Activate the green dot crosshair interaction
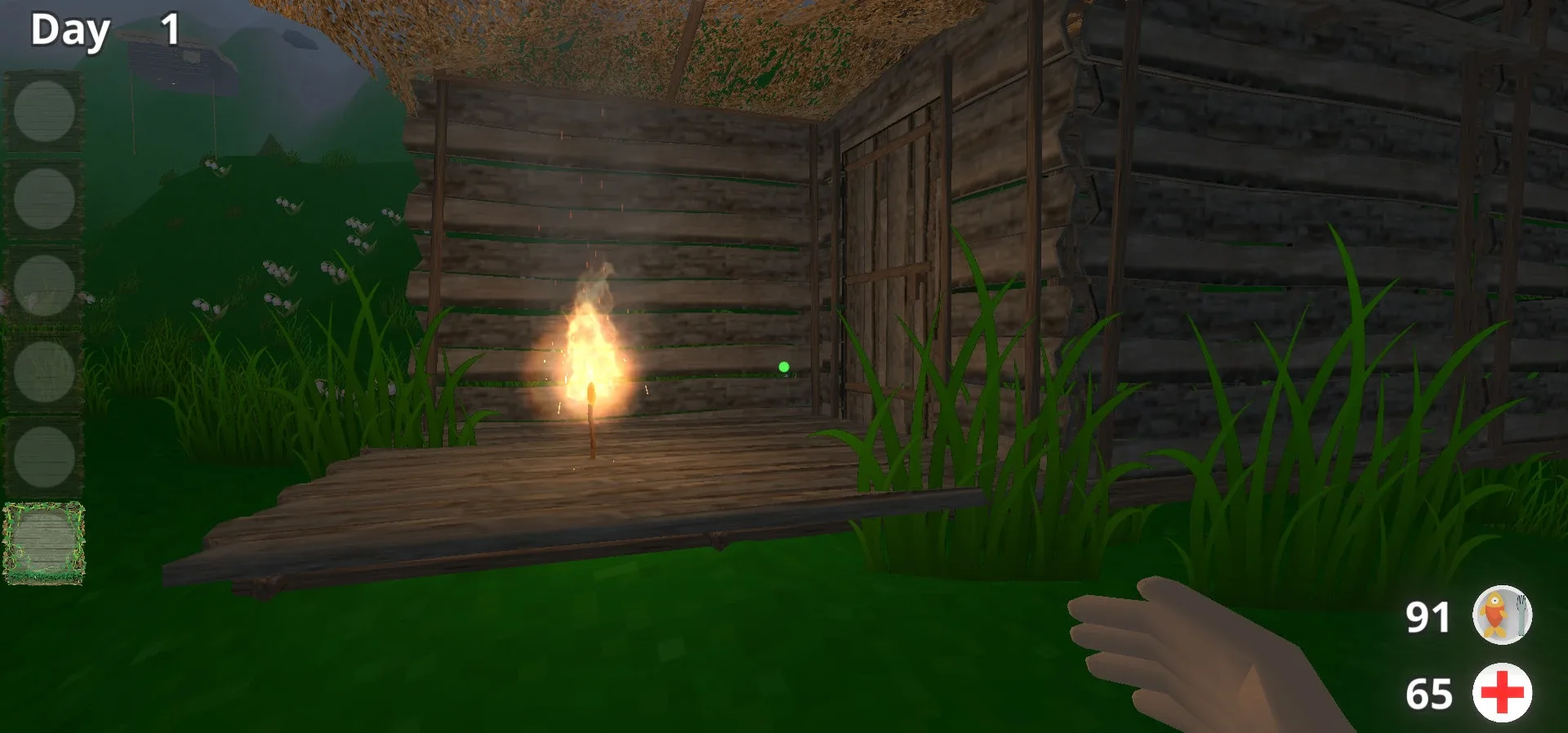The image size is (1568, 733). [x=782, y=368]
